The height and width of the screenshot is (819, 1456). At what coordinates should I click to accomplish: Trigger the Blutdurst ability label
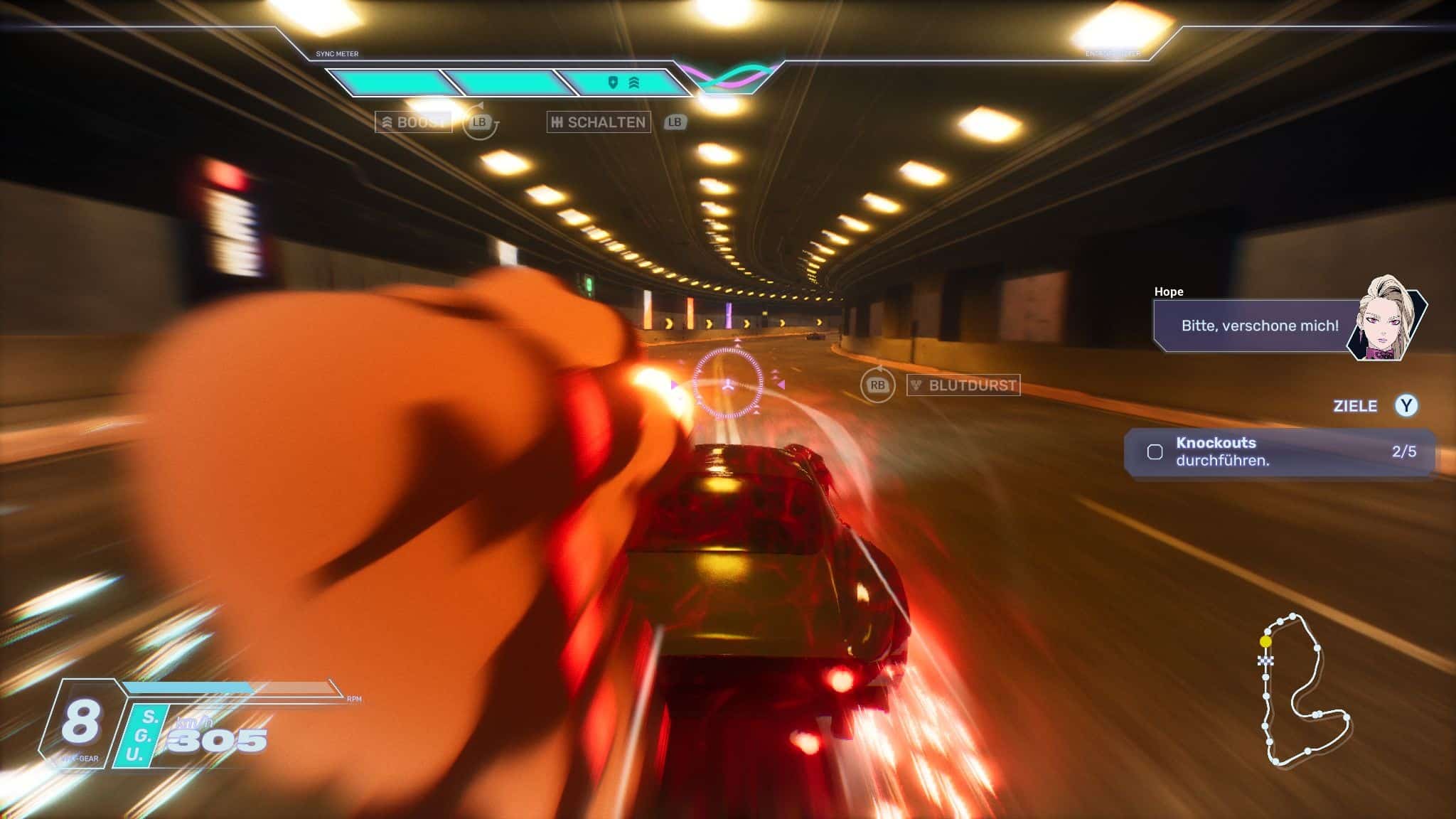pyautogui.click(x=964, y=385)
